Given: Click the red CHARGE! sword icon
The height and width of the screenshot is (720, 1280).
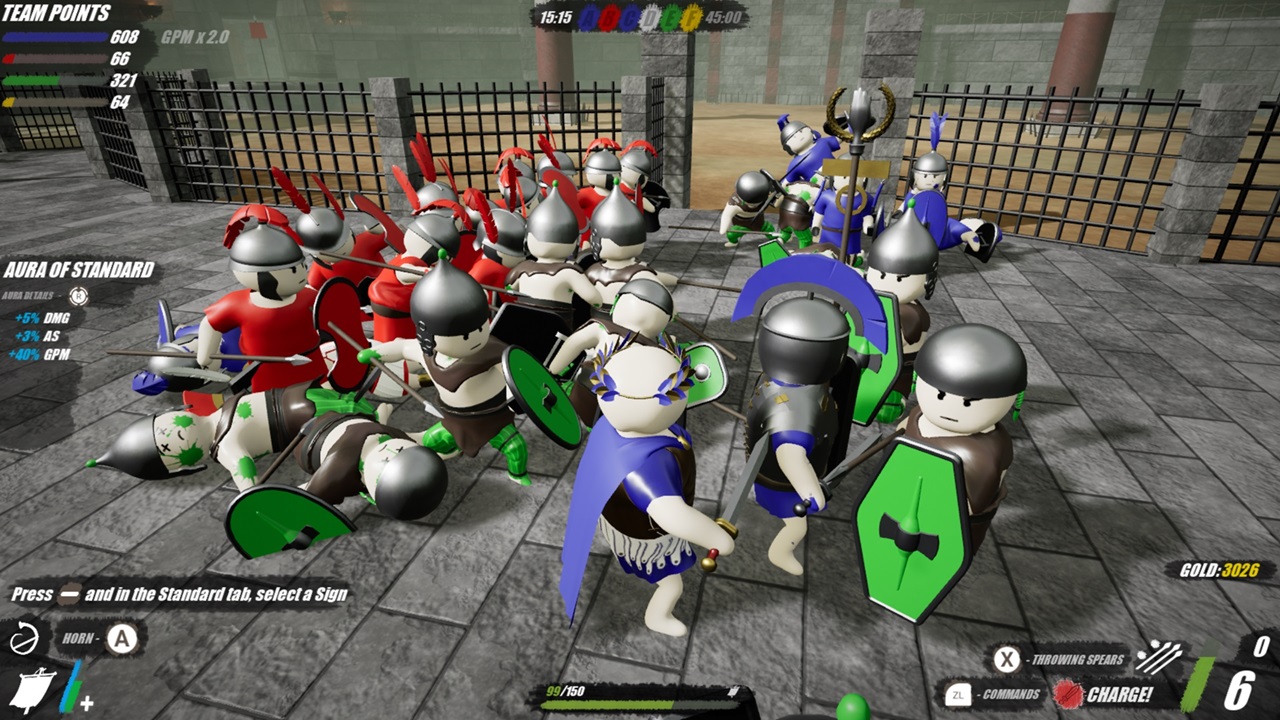Looking at the screenshot, I should [x=1069, y=693].
